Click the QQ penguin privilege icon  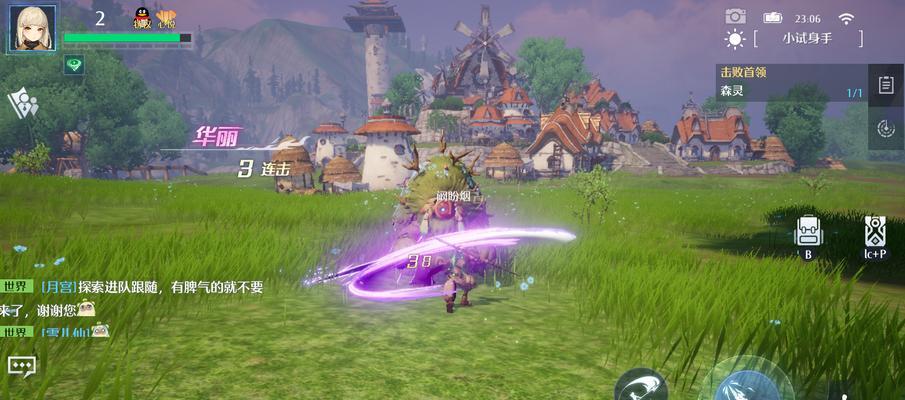tap(143, 18)
